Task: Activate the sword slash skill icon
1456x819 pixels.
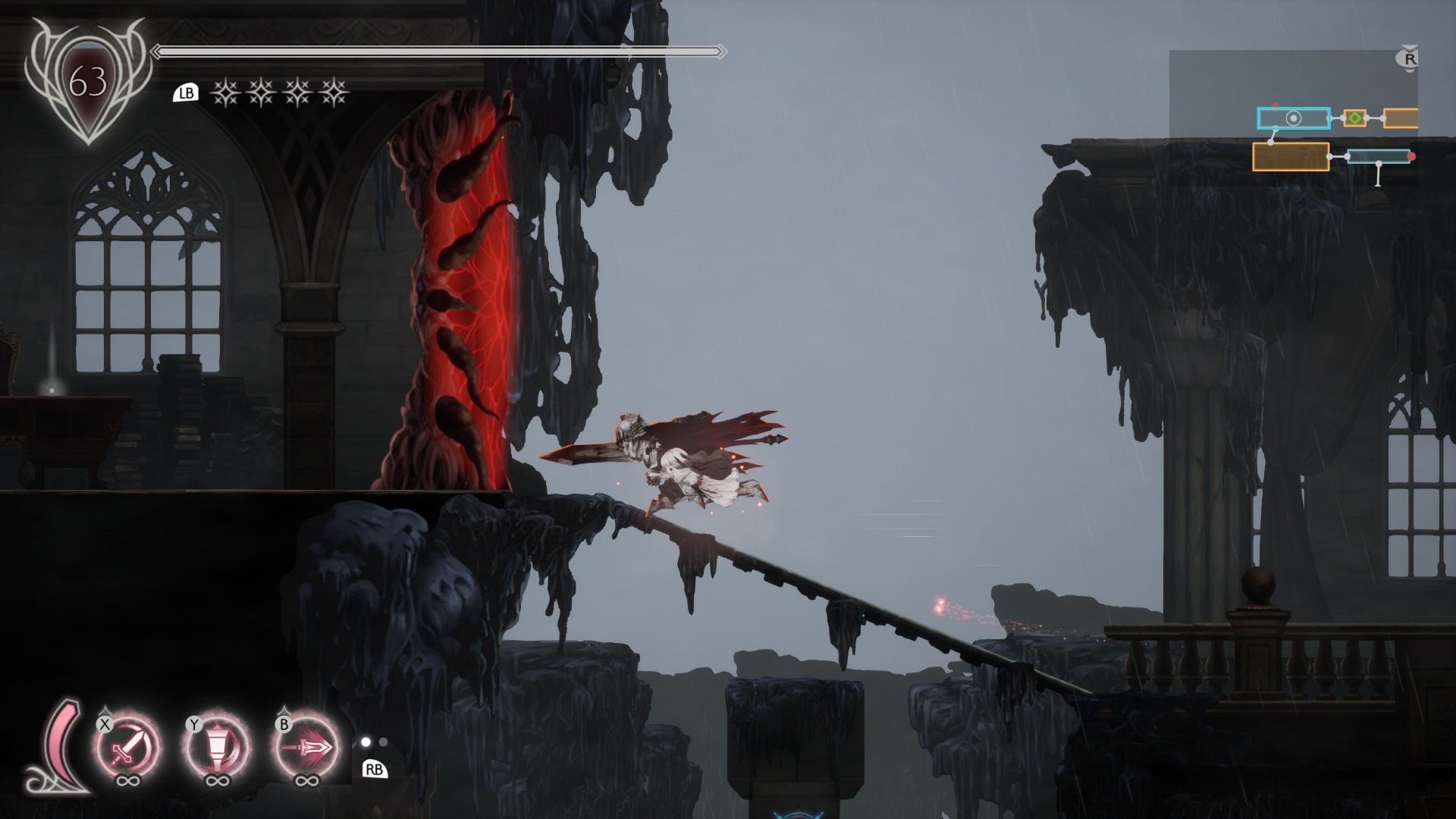Action: point(127,745)
